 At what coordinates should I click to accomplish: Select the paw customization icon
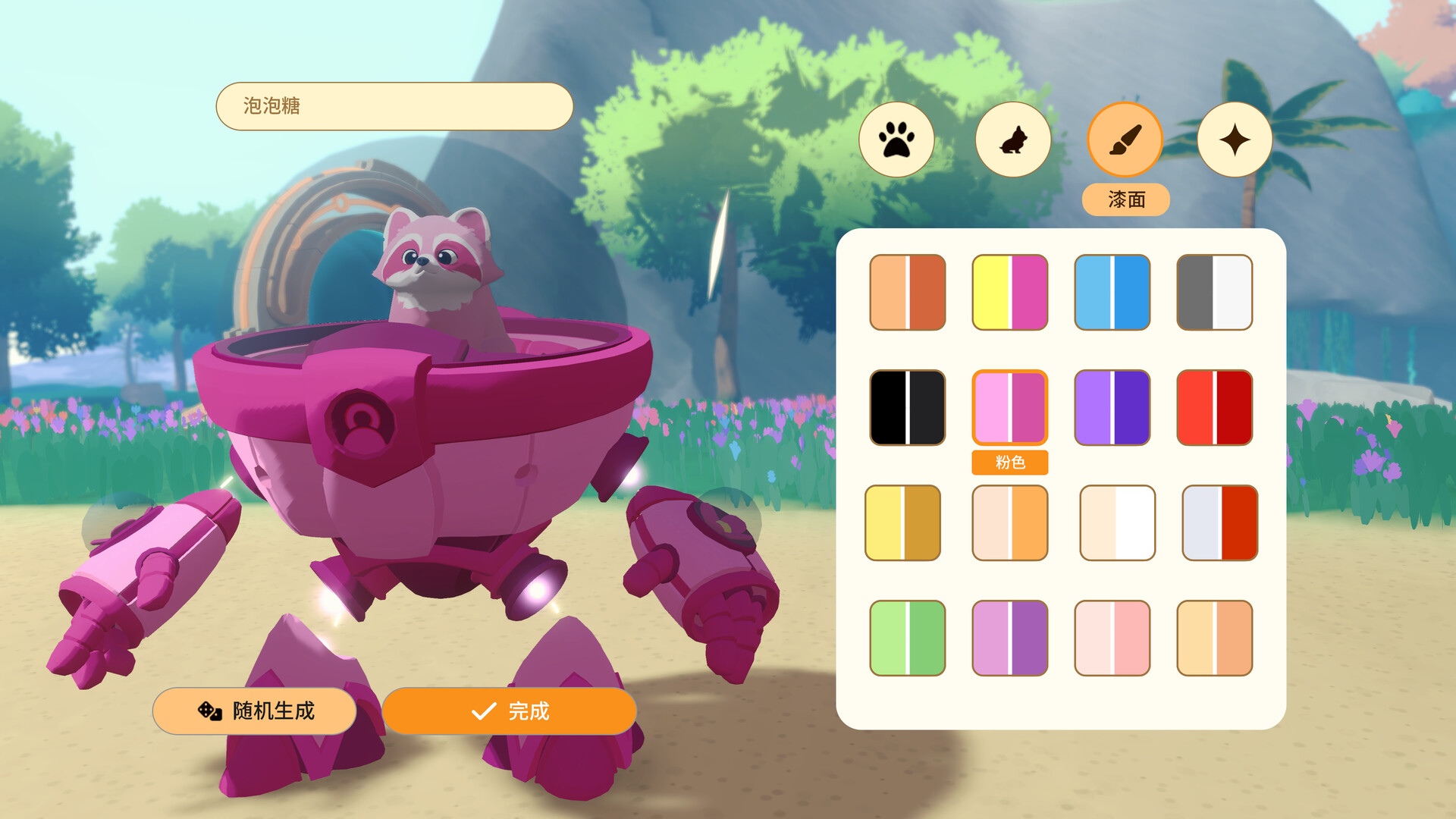click(896, 140)
